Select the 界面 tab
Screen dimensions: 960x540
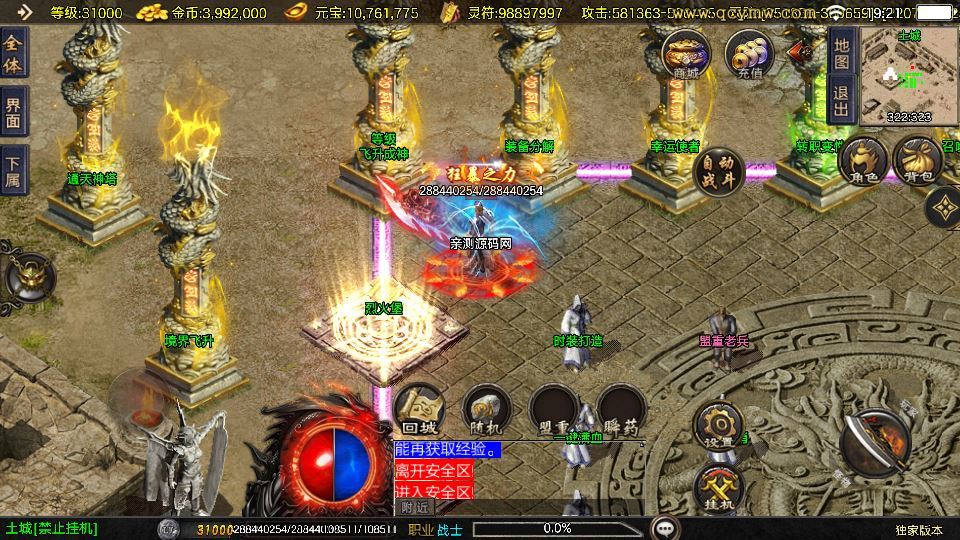point(14,110)
